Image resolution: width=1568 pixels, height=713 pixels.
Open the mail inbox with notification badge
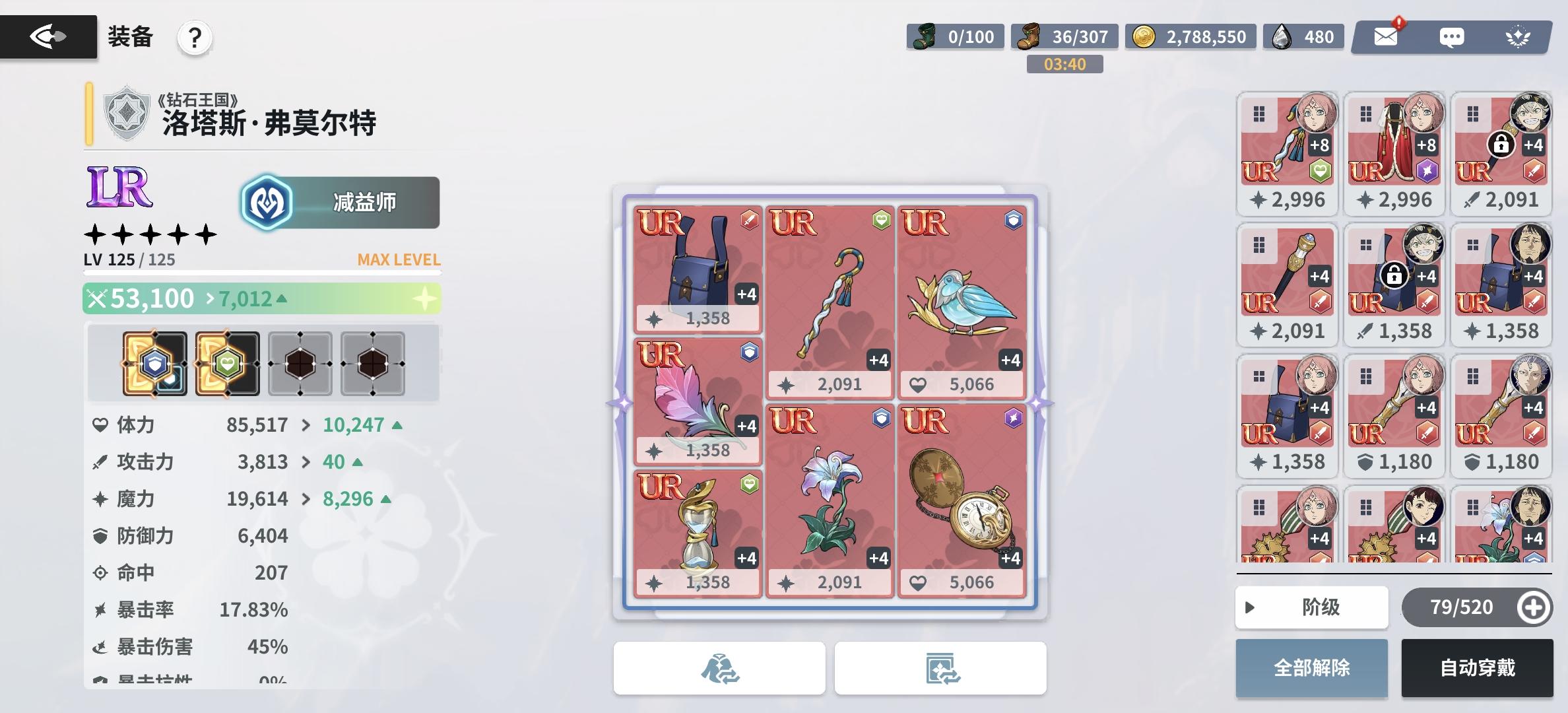tap(1386, 38)
